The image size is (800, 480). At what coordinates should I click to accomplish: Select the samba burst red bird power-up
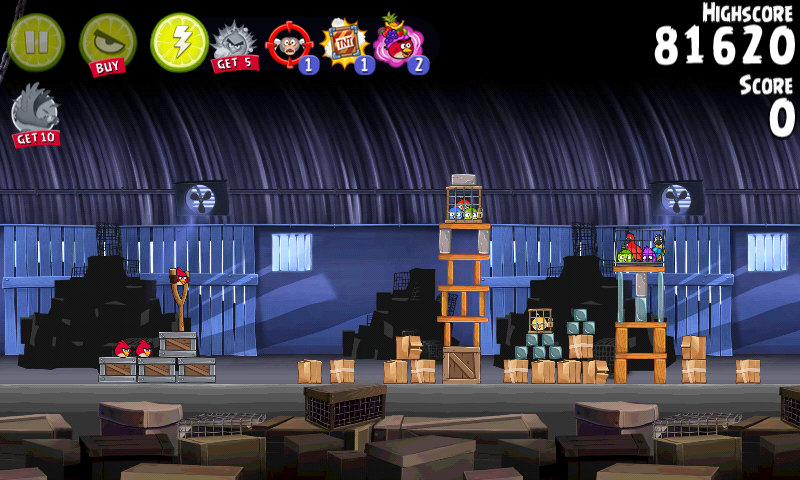point(400,43)
